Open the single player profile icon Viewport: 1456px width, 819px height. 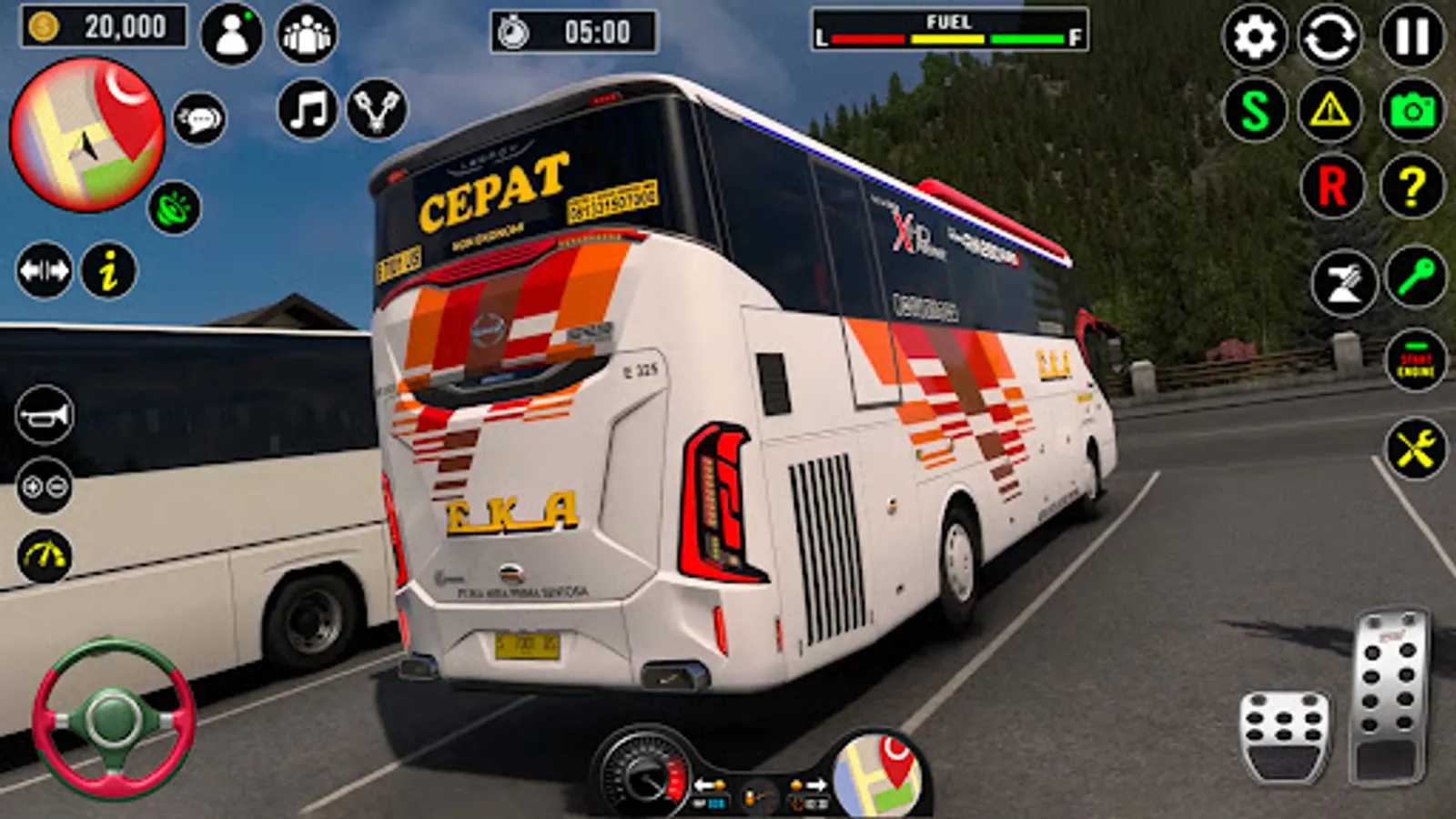231,35
